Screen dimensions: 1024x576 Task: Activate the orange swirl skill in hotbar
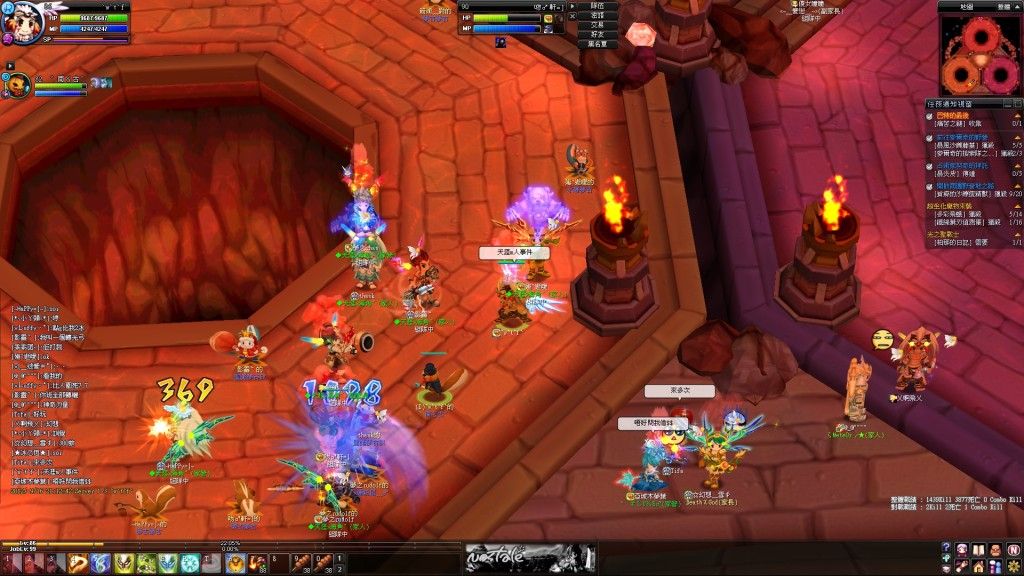(x=79, y=563)
